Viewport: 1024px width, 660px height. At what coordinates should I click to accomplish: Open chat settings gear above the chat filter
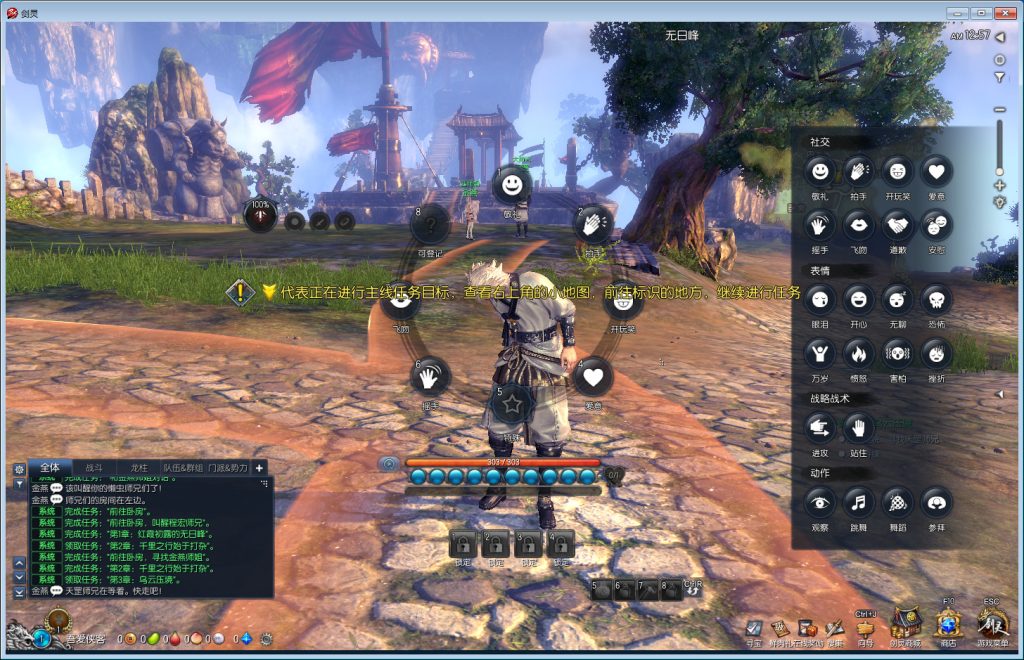pyautogui.click(x=19, y=468)
